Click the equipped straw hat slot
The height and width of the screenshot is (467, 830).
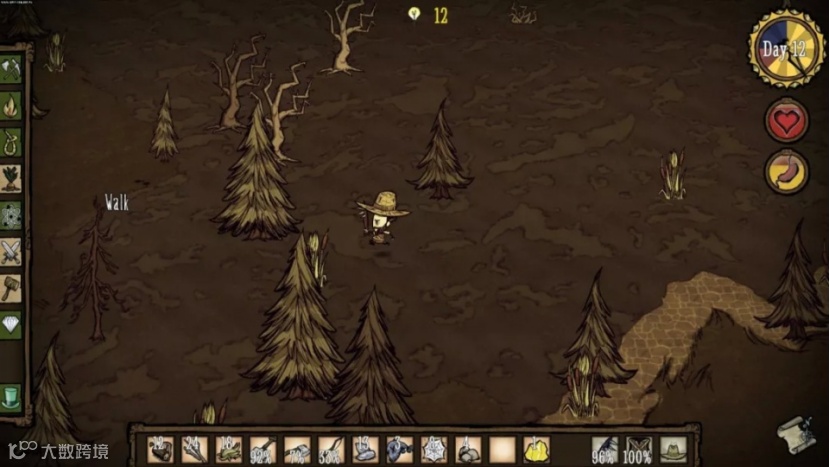click(x=672, y=449)
